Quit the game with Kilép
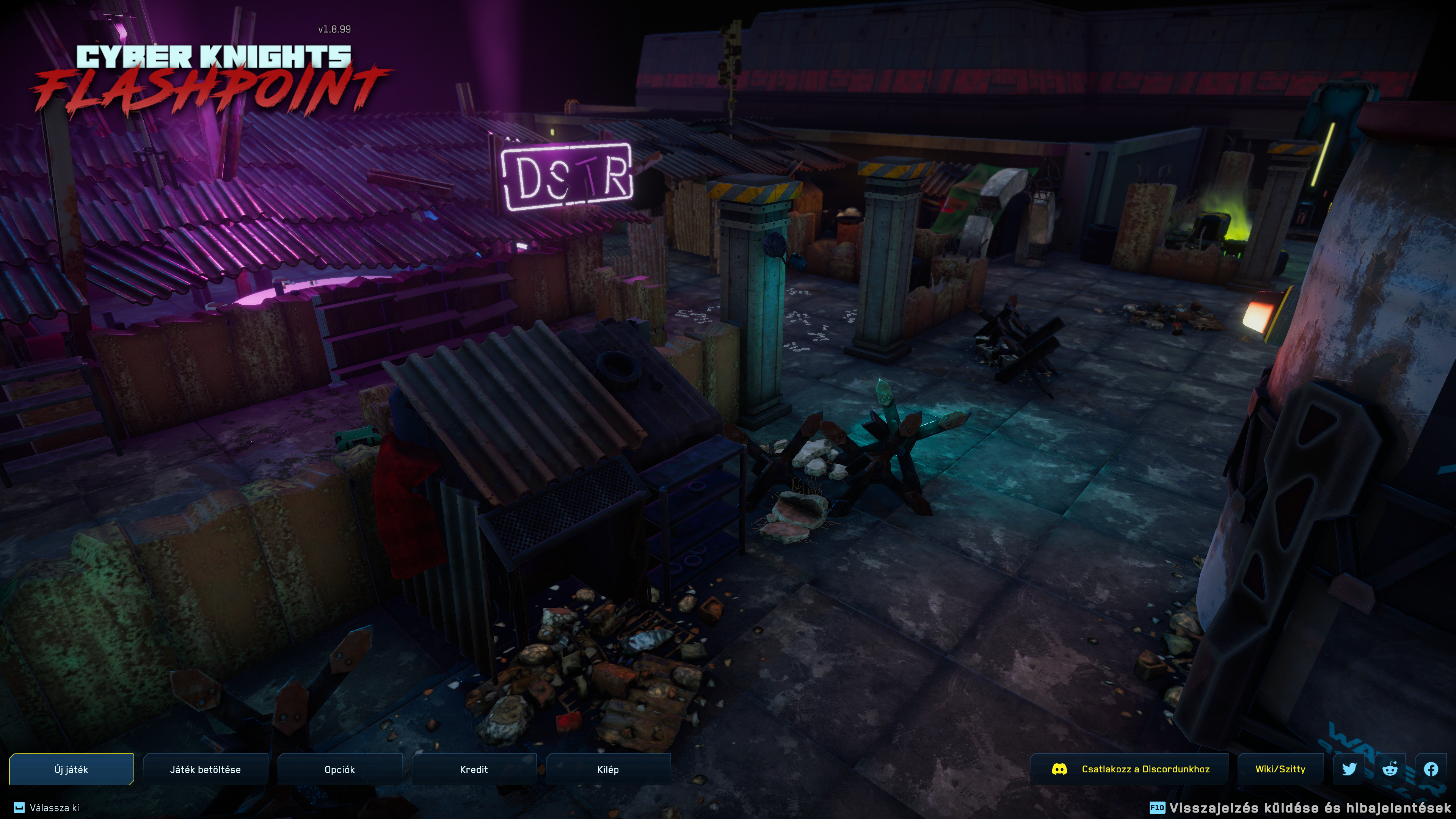This screenshot has height=819, width=1456. [x=608, y=769]
